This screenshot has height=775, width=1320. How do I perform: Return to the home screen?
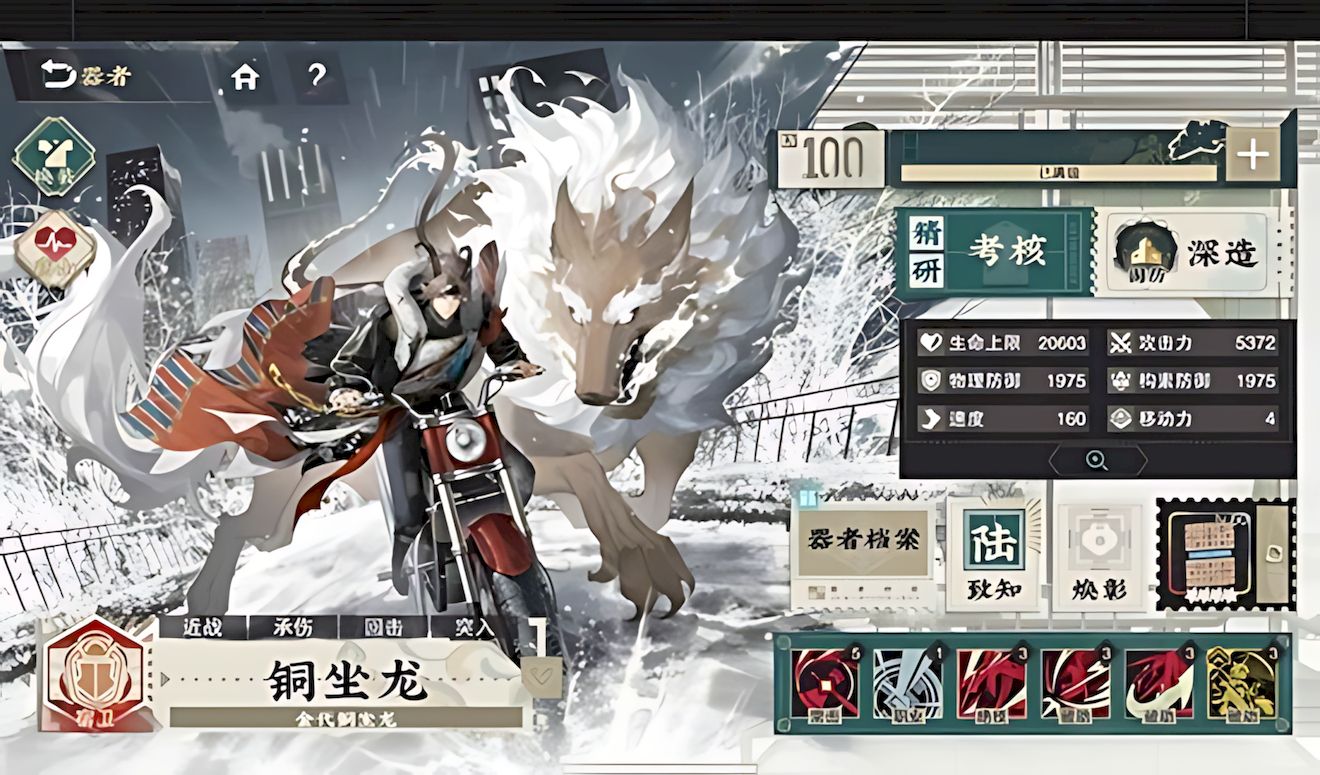(245, 76)
